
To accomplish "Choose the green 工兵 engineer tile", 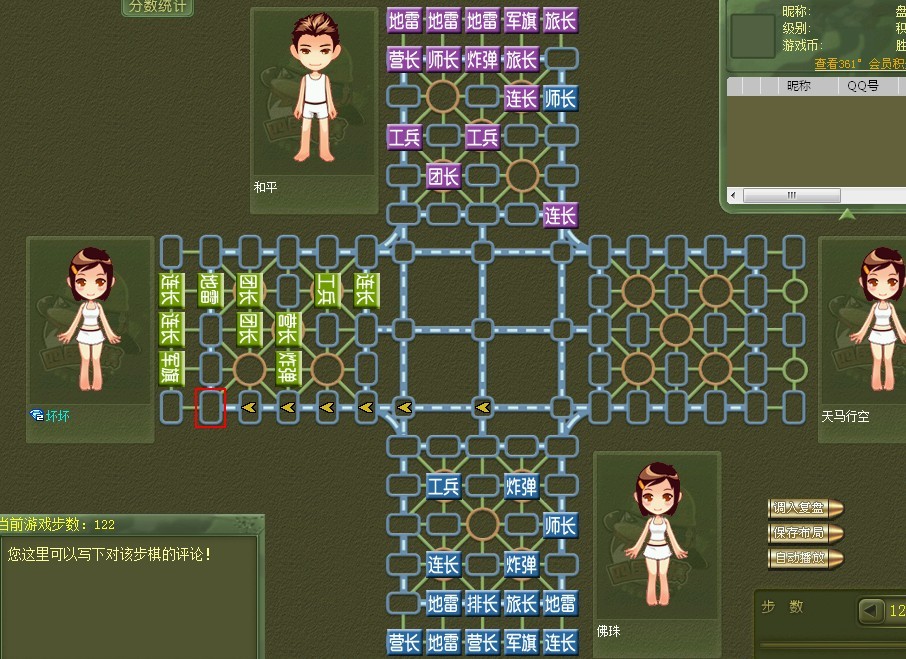I will (326, 289).
